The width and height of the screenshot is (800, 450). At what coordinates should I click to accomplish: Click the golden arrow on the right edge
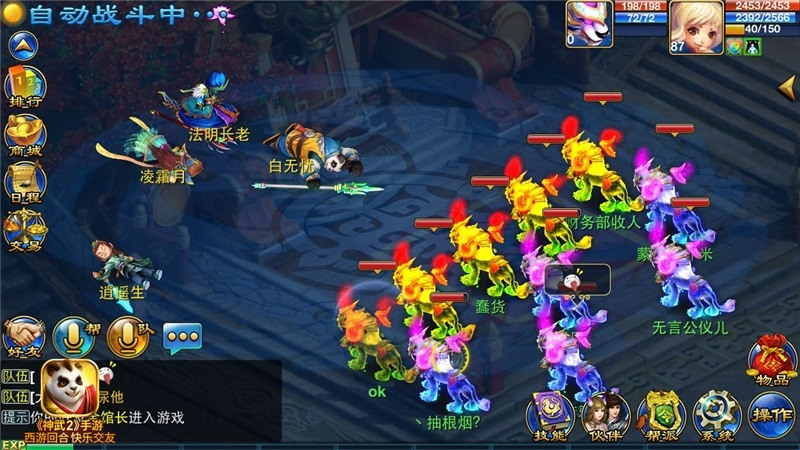788,88
